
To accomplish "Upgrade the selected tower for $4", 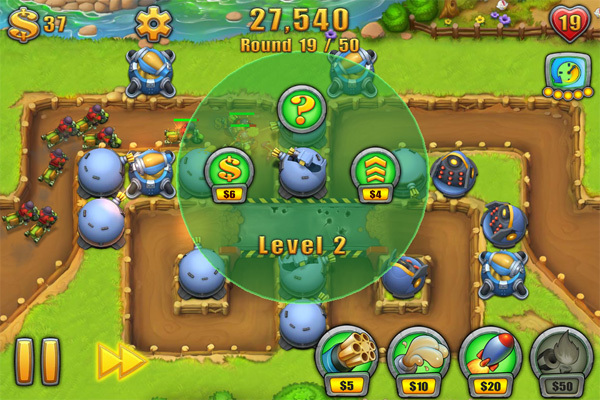I will pyautogui.click(x=373, y=168).
